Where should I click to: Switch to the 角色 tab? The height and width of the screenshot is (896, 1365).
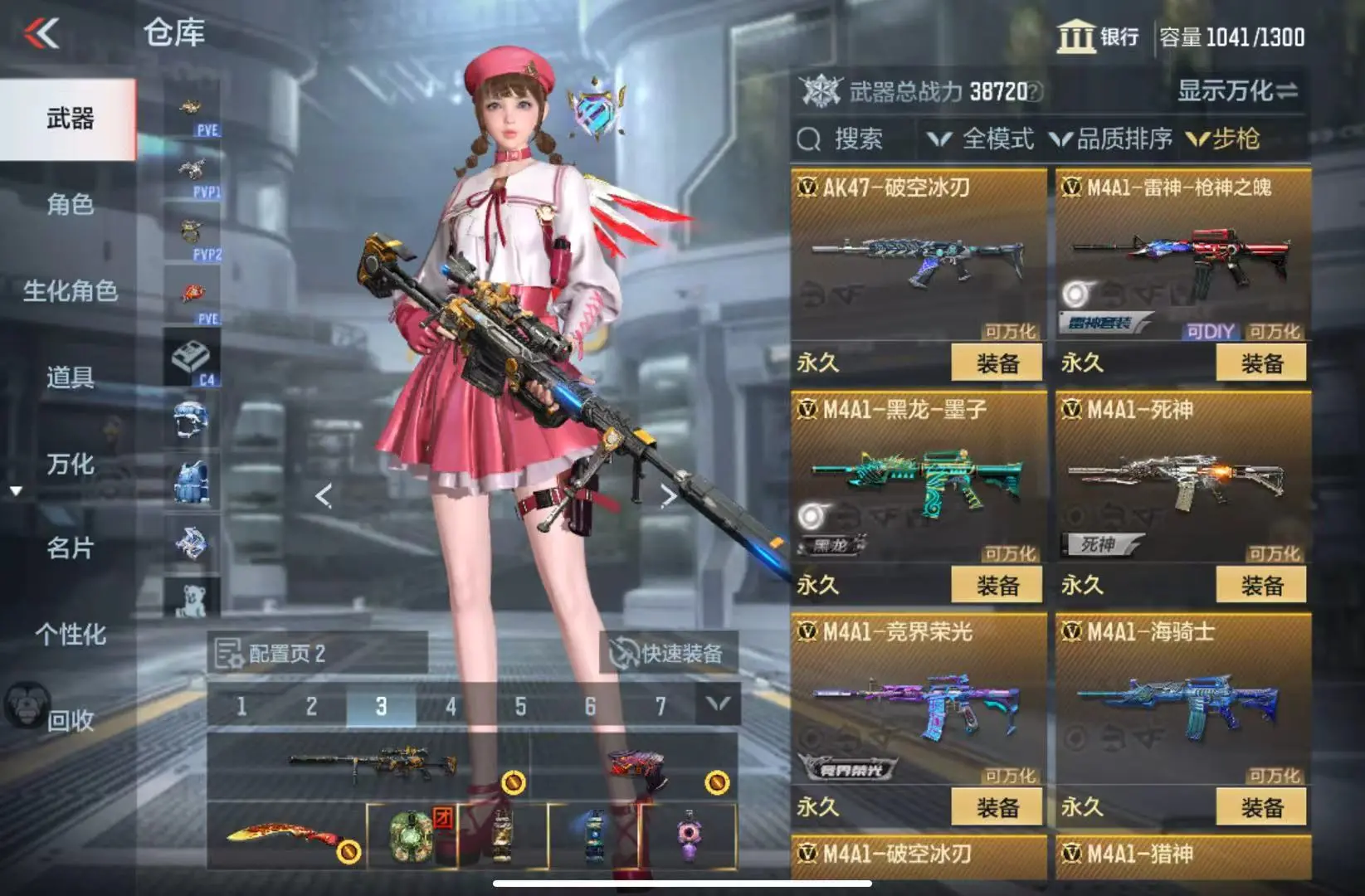tap(70, 204)
